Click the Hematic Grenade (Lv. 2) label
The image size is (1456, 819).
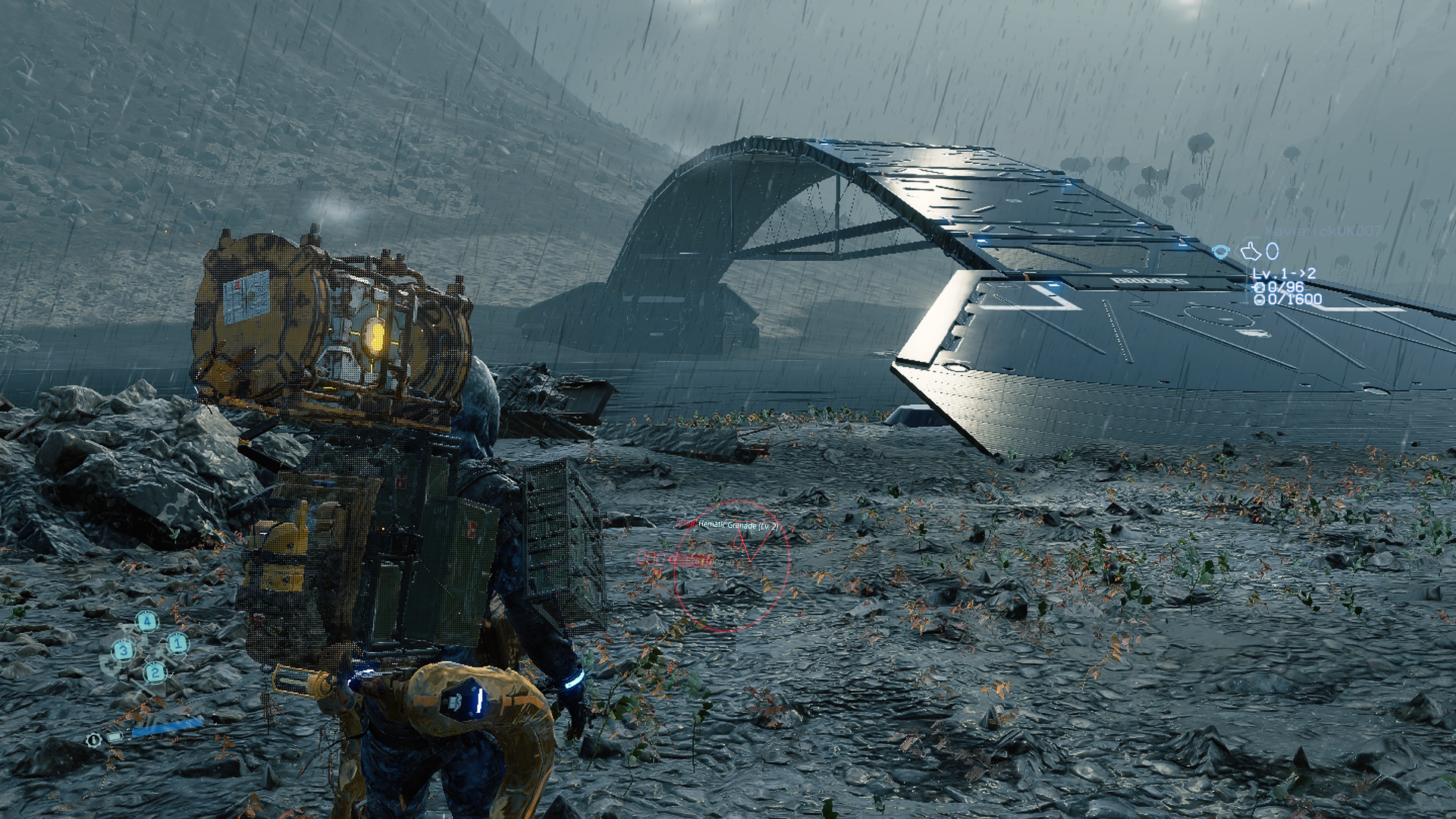coord(738,525)
